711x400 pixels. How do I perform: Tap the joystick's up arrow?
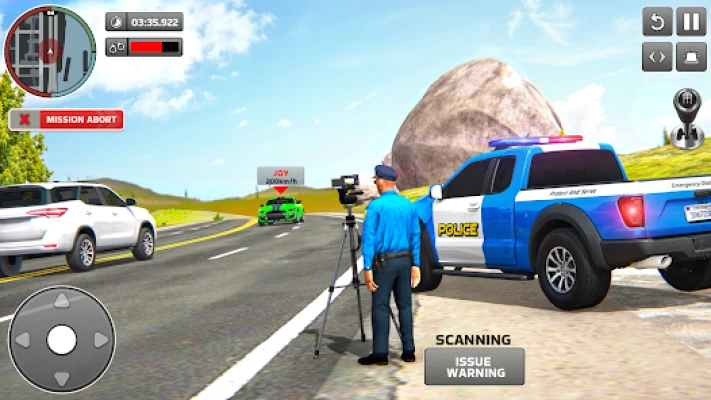[61, 301]
